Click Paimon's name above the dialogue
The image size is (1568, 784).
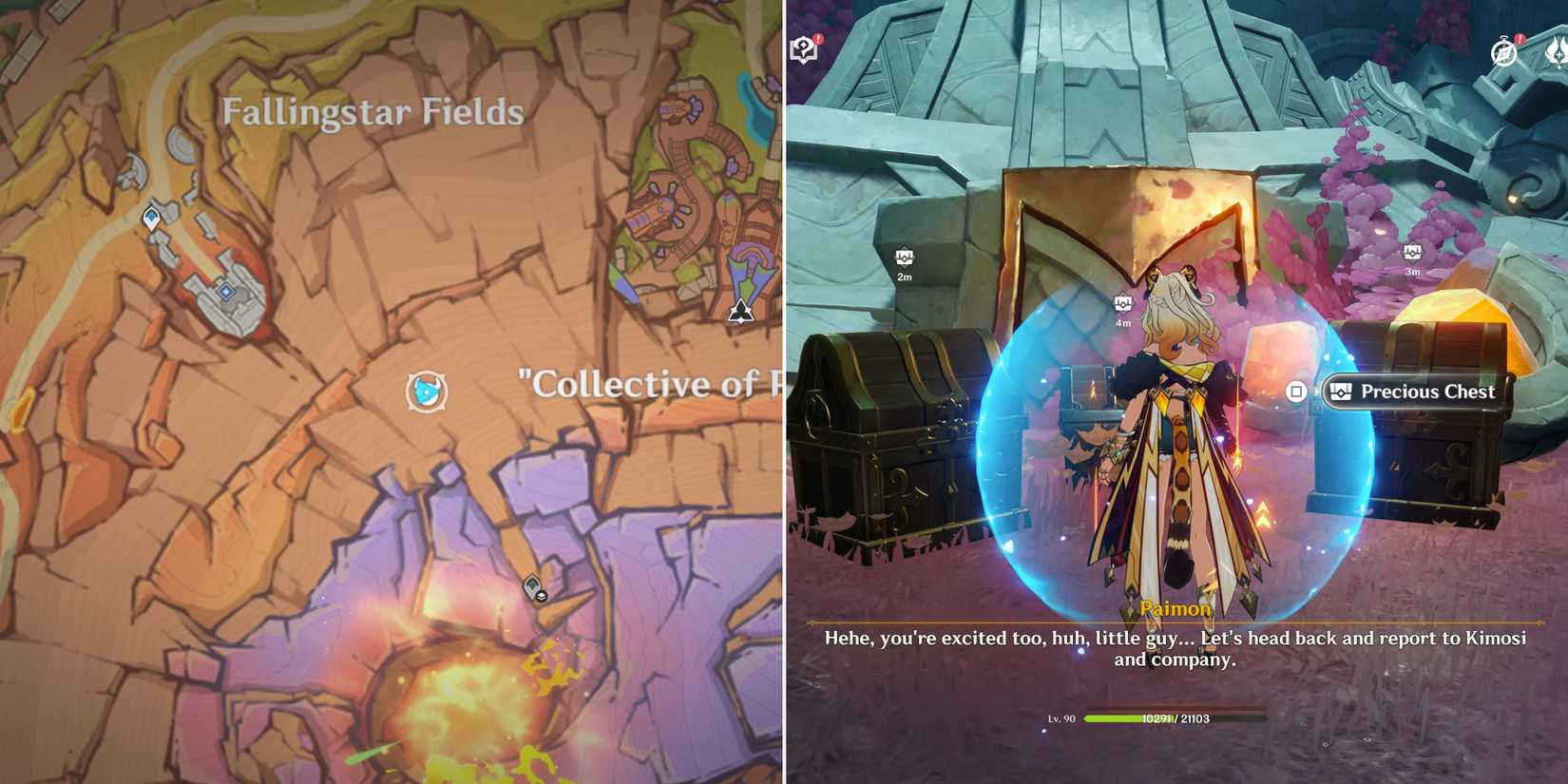pyautogui.click(x=1176, y=608)
